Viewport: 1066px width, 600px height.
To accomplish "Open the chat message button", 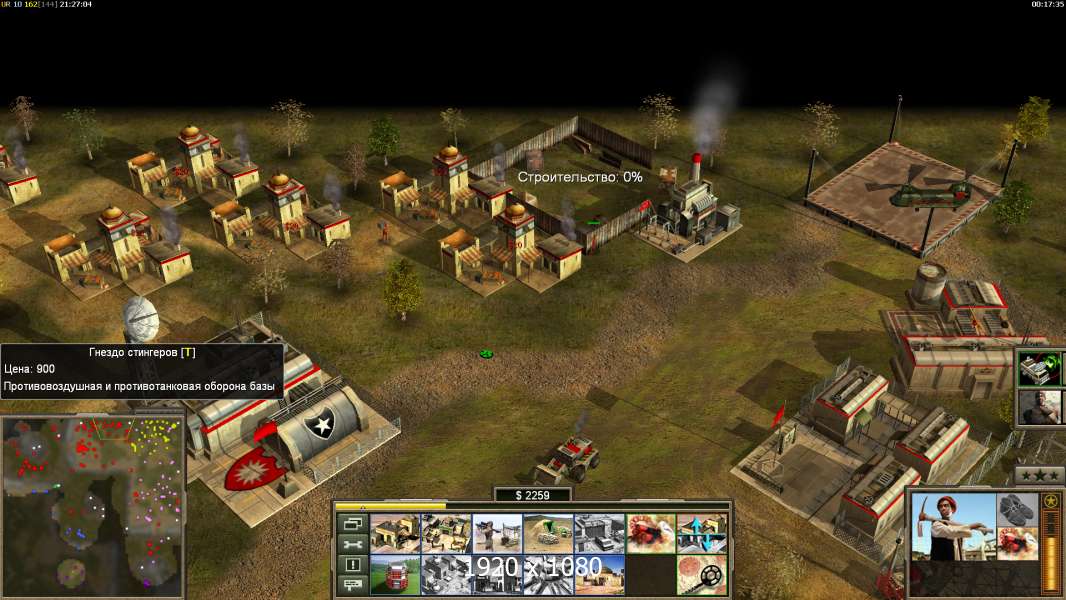I will [352, 585].
